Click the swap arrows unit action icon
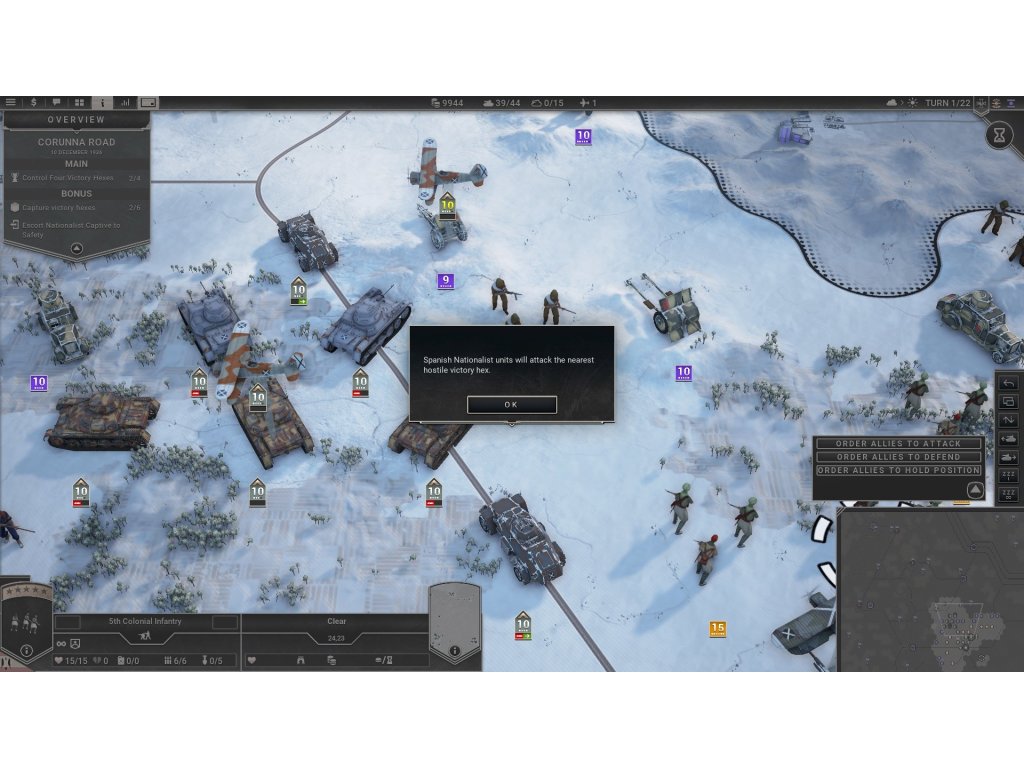 tap(1008, 420)
